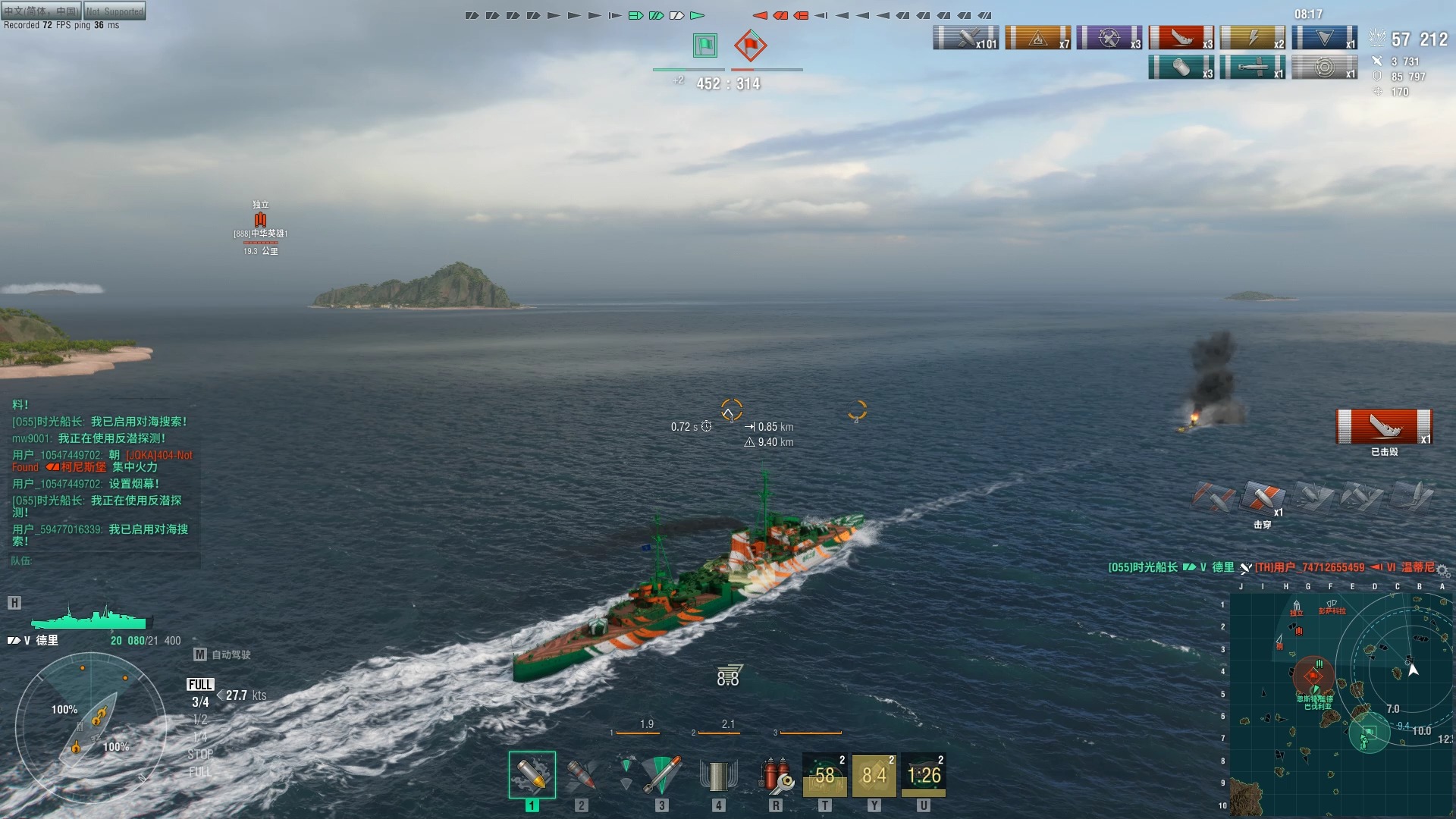This screenshot has width=1456, height=819.
Task: Select the HE shell ammunition slot
Action: 532,775
